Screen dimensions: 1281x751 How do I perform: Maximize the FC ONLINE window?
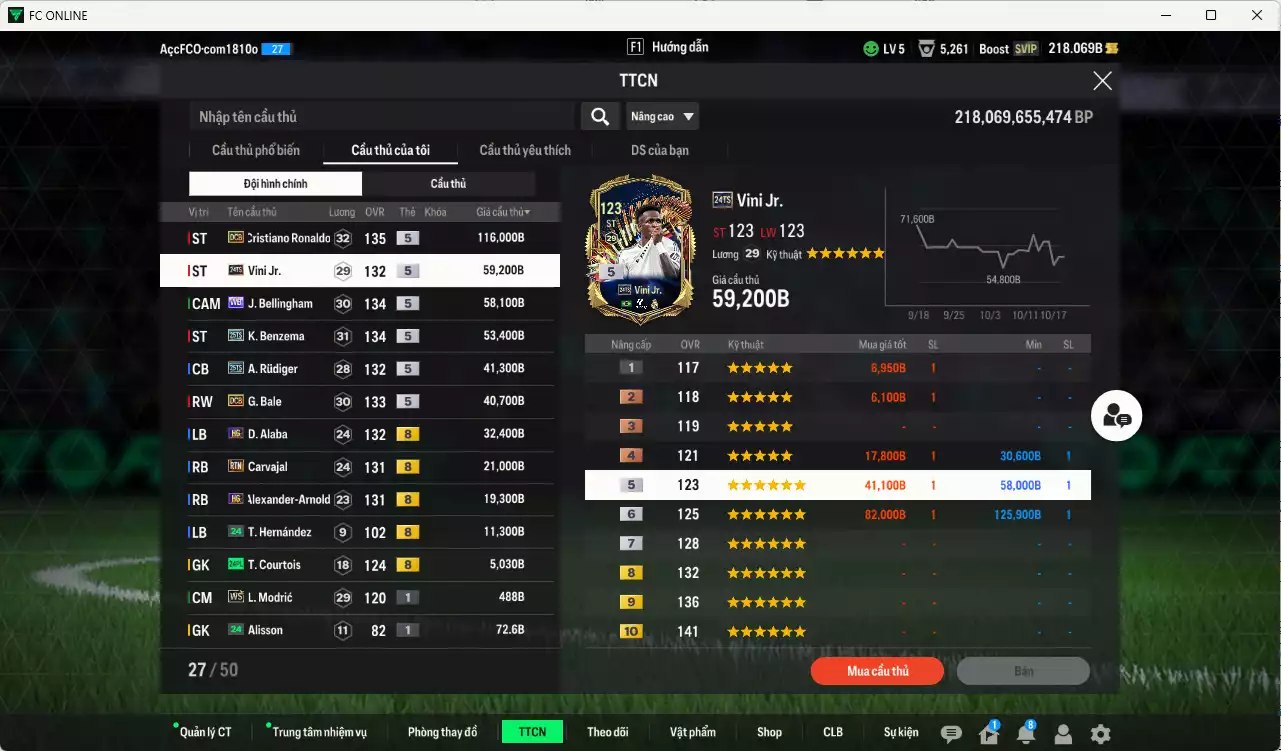click(1211, 15)
